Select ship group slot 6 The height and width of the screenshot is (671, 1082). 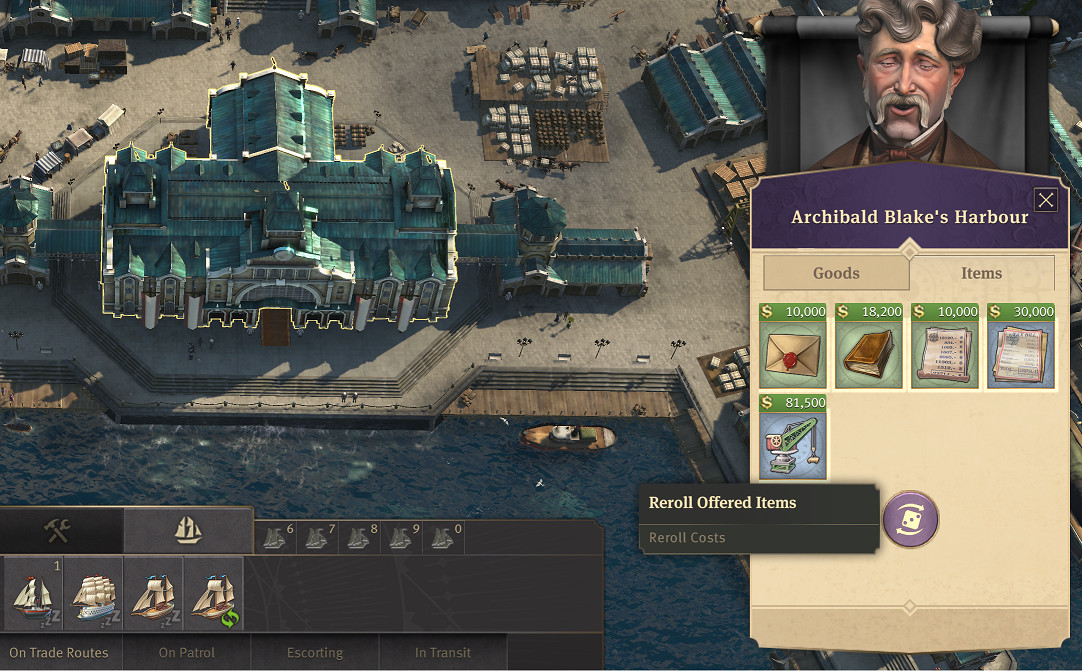pos(275,538)
